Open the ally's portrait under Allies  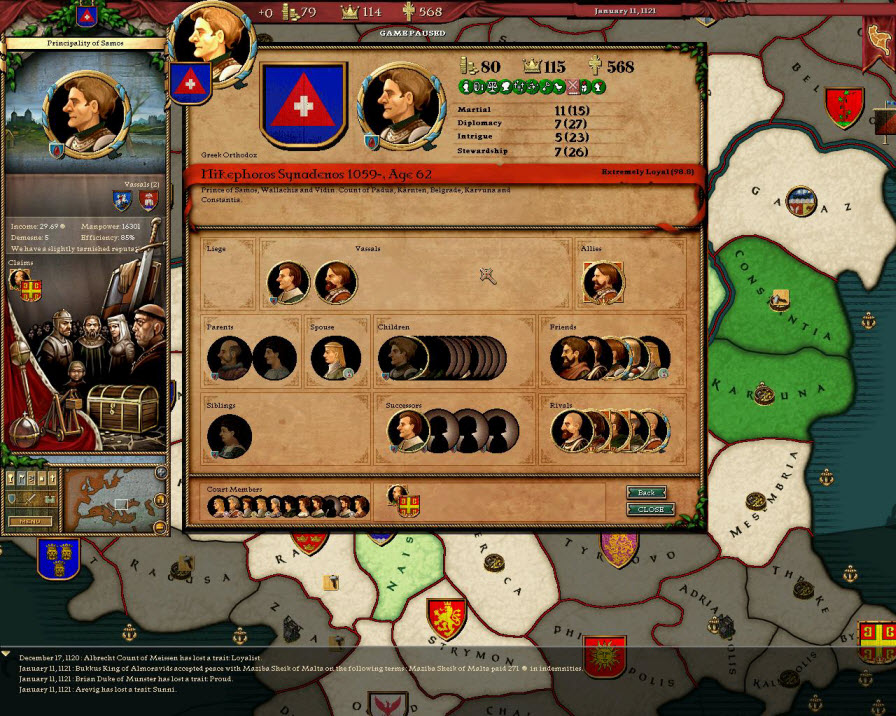coord(603,283)
